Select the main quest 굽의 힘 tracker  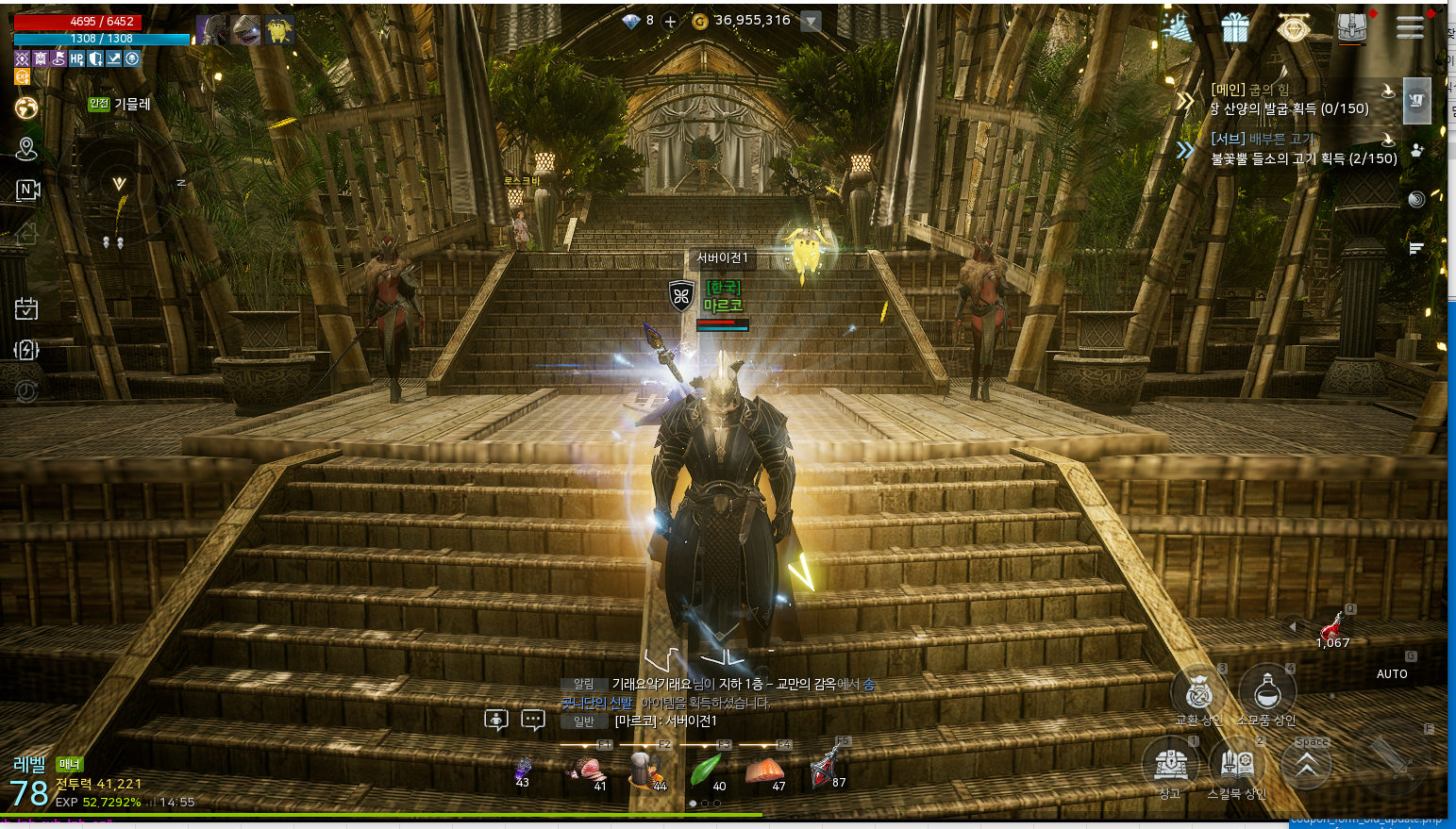1289,99
